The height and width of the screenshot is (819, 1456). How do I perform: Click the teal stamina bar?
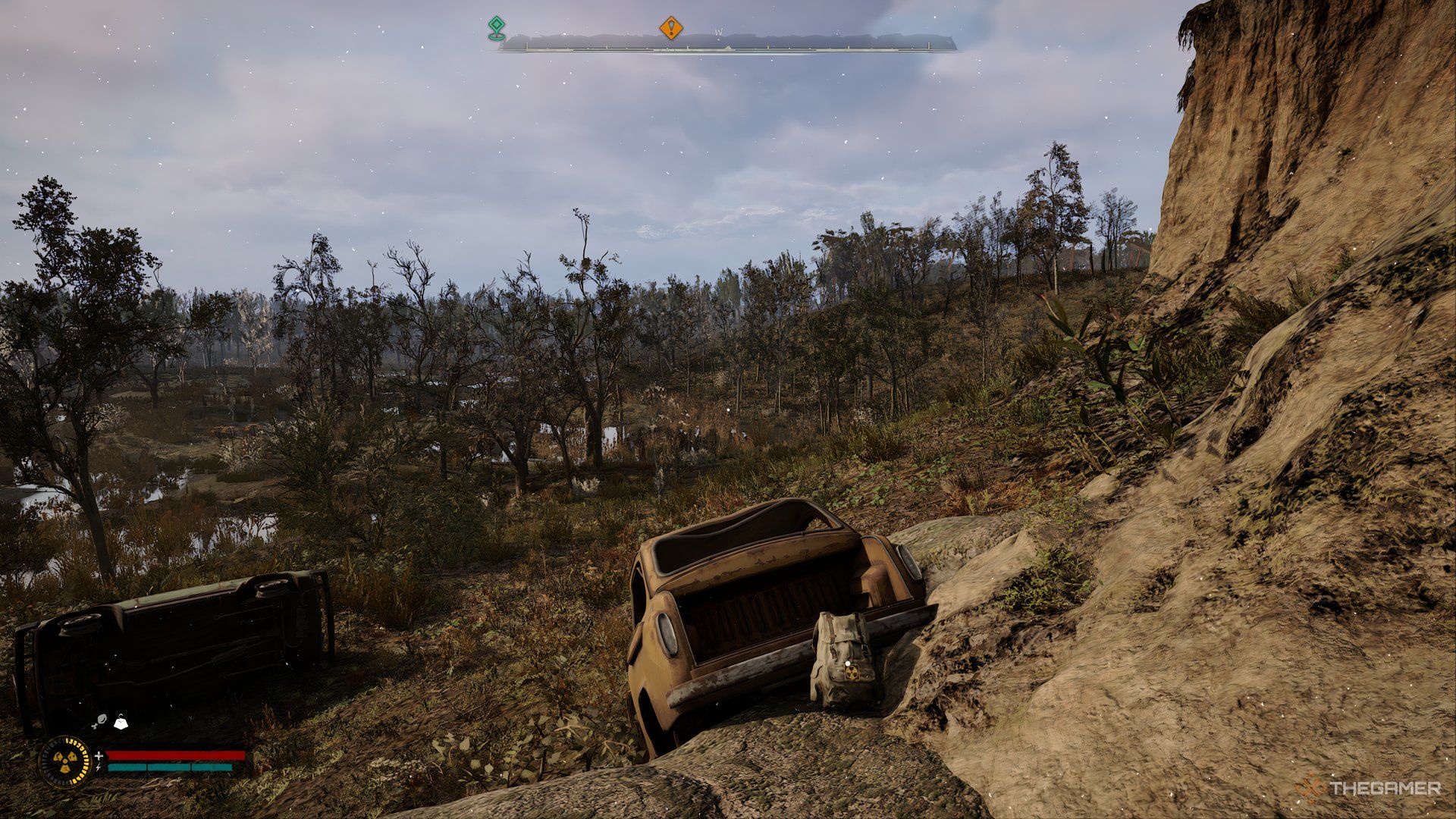pyautogui.click(x=174, y=767)
